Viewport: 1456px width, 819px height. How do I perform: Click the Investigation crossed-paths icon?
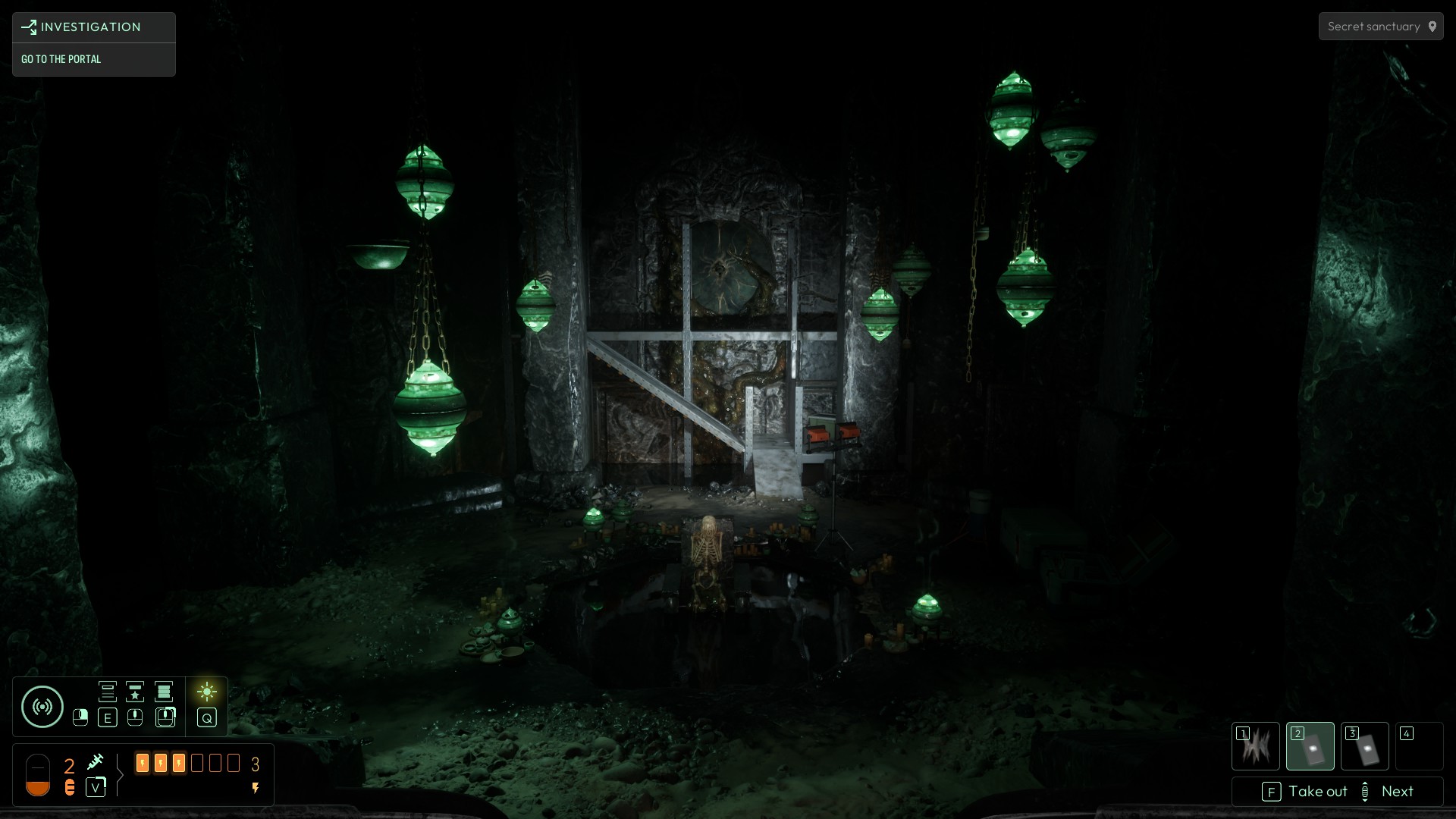click(29, 27)
